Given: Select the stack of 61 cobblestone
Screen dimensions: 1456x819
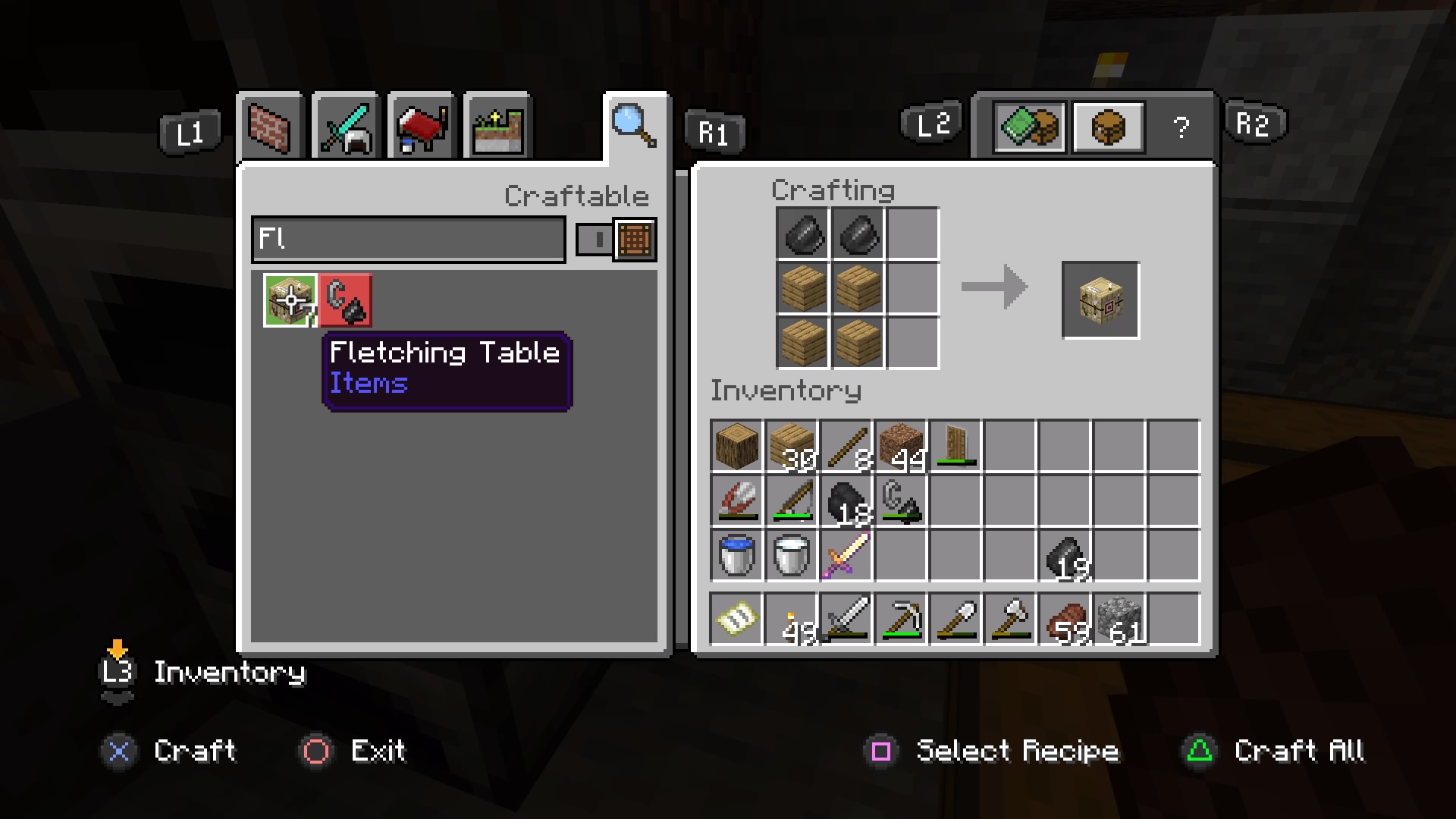Looking at the screenshot, I should (x=1121, y=620).
